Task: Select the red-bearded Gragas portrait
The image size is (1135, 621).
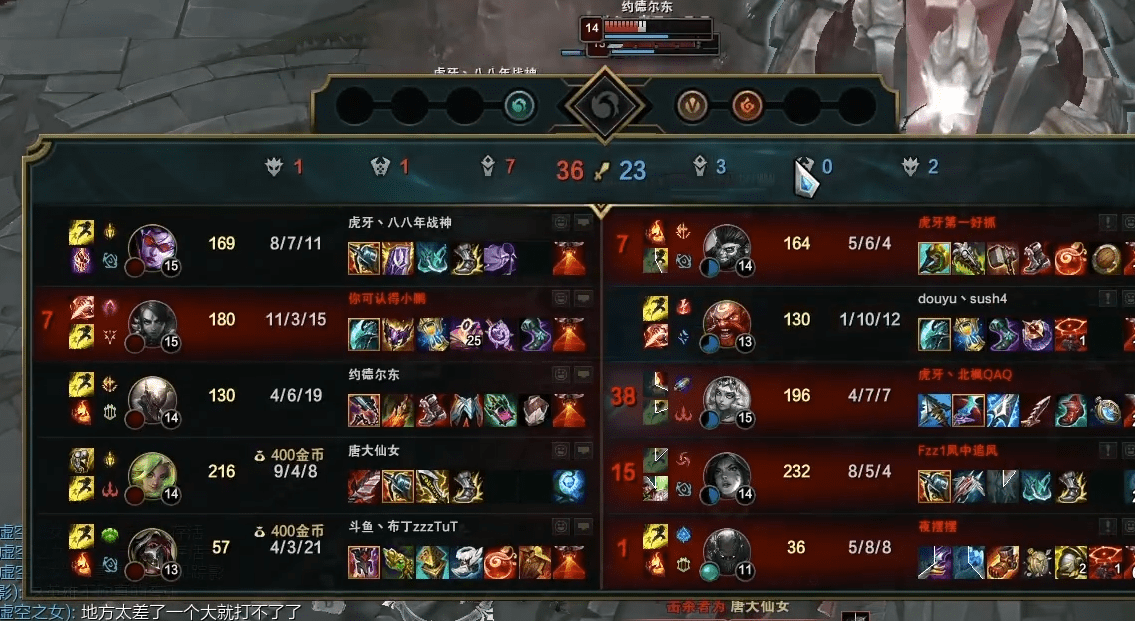Action: point(727,322)
